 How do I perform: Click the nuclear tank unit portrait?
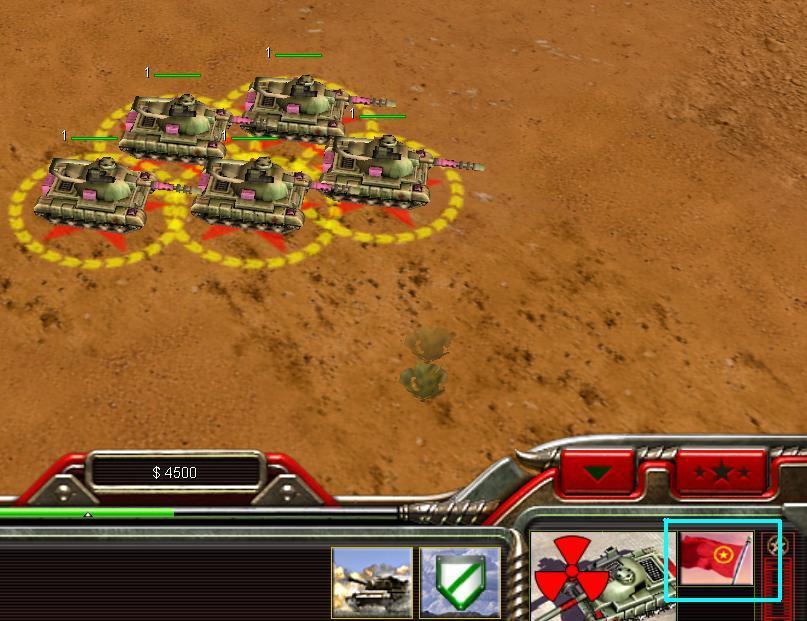[x=598, y=576]
